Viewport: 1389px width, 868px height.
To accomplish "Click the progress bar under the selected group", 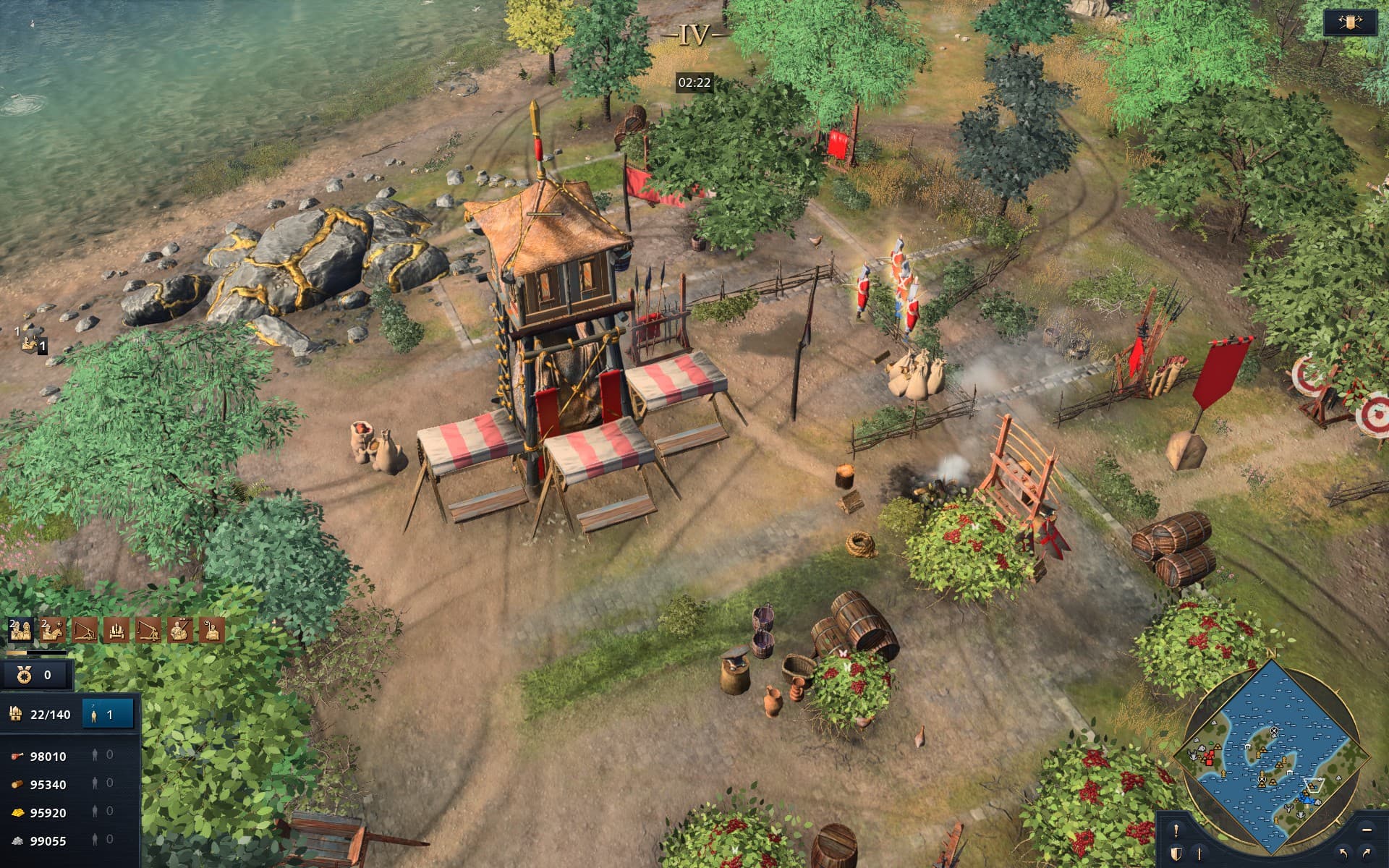I will (x=36, y=652).
